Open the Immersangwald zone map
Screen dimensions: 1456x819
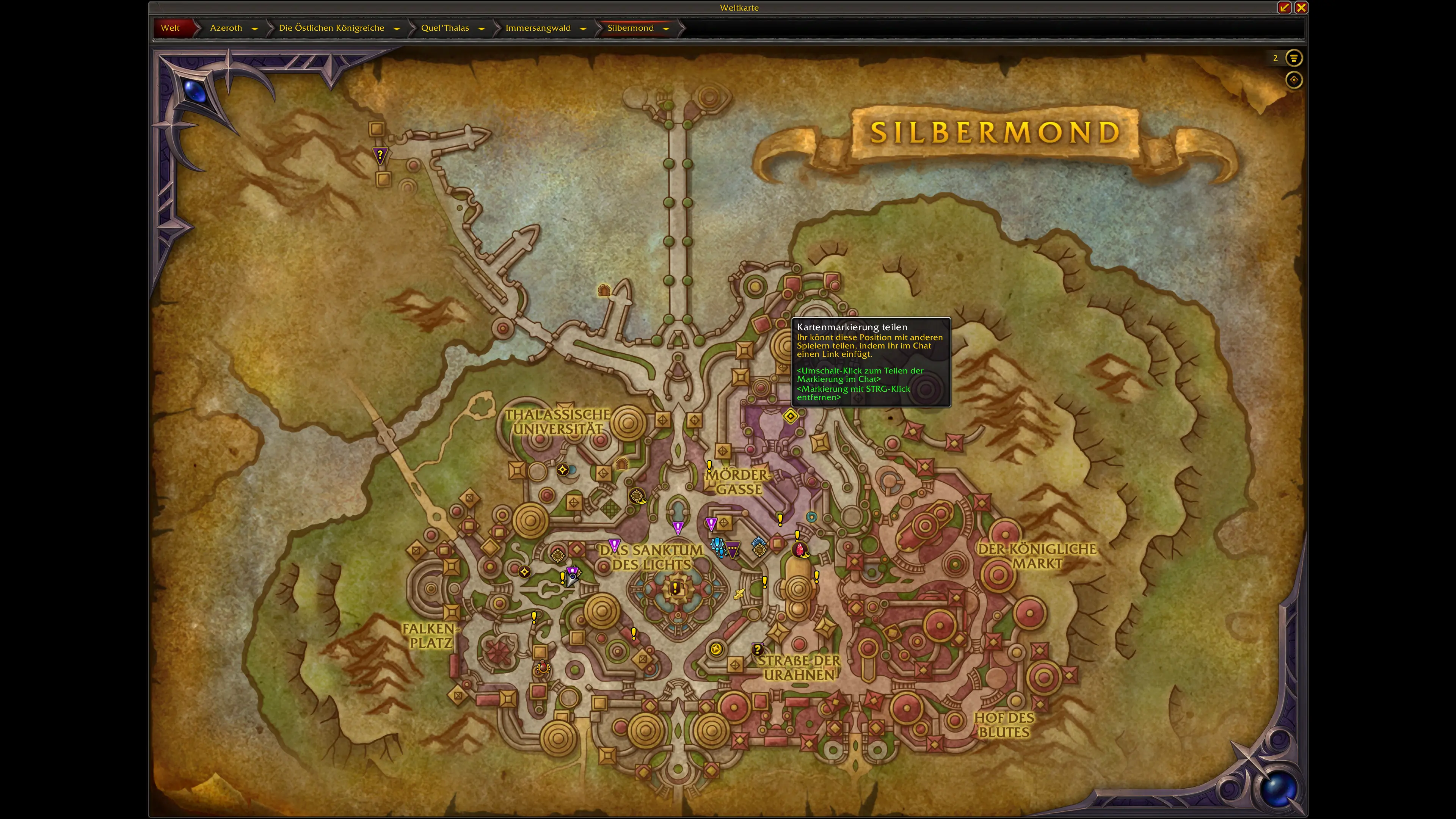[538, 28]
